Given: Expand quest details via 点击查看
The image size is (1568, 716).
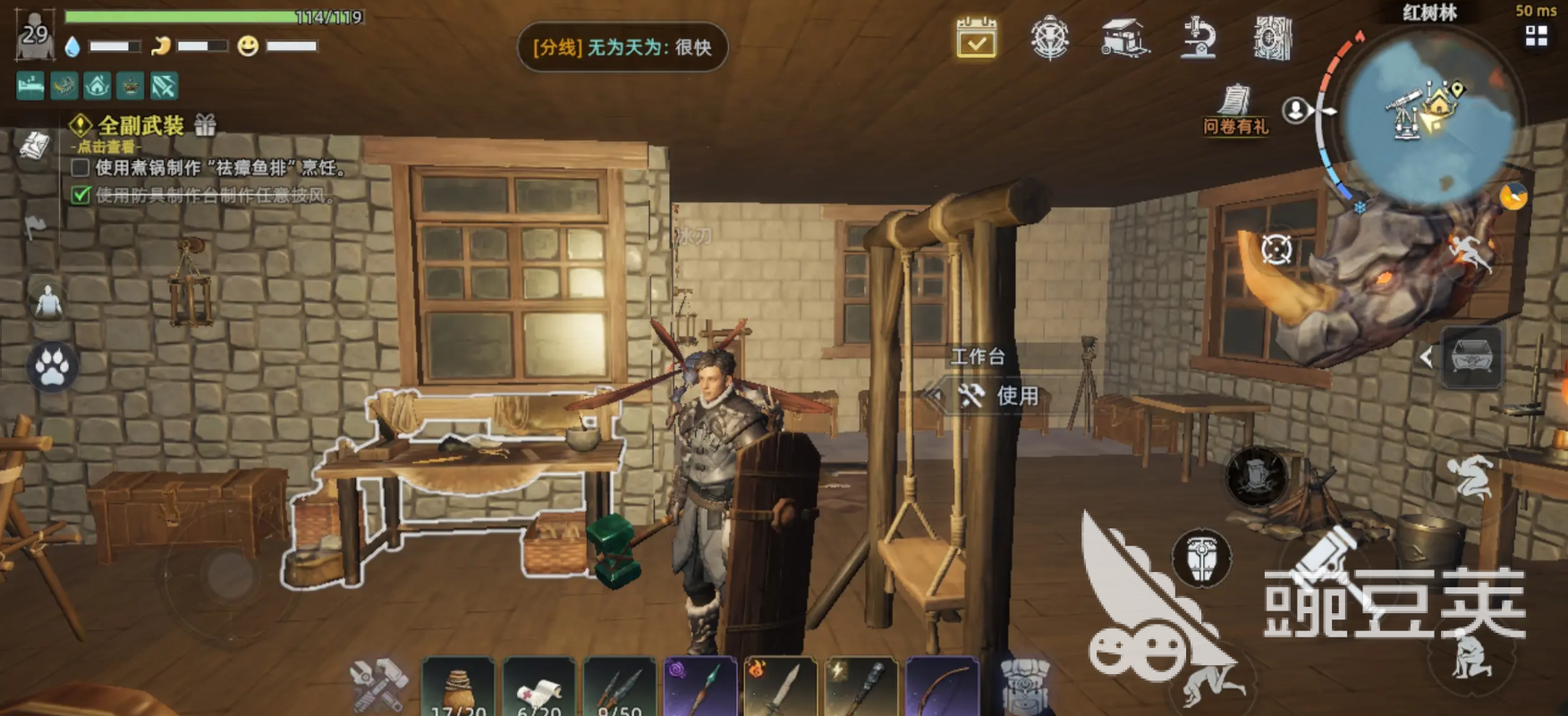Looking at the screenshot, I should coord(105,146).
